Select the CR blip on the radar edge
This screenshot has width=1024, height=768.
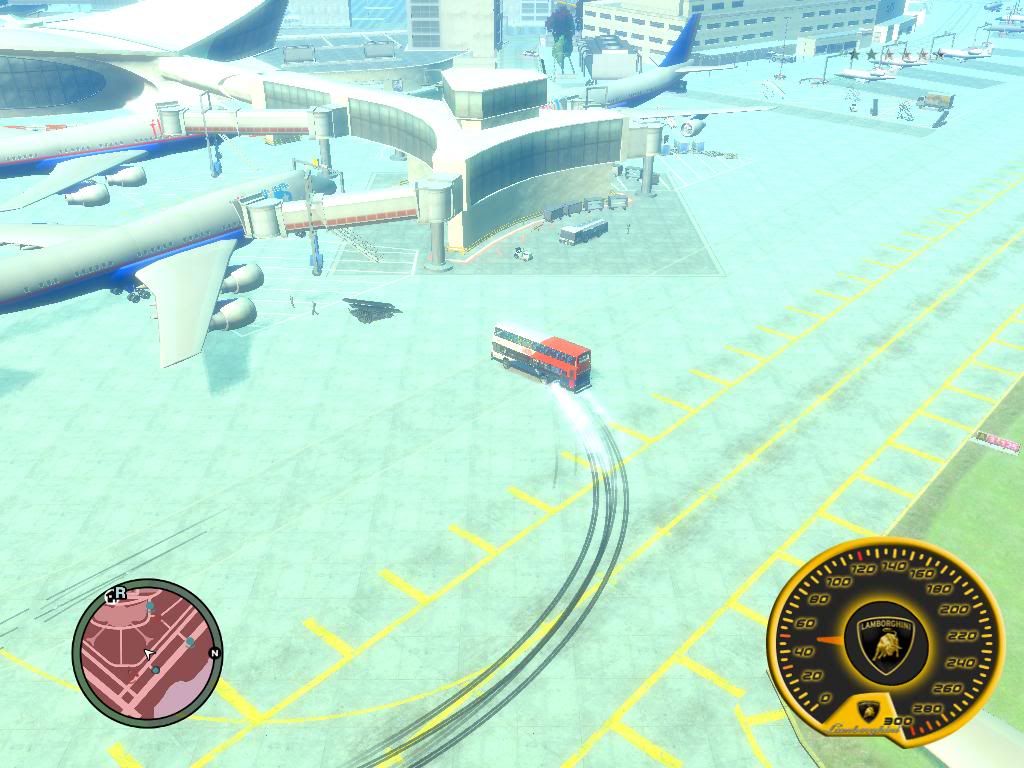pos(116,594)
